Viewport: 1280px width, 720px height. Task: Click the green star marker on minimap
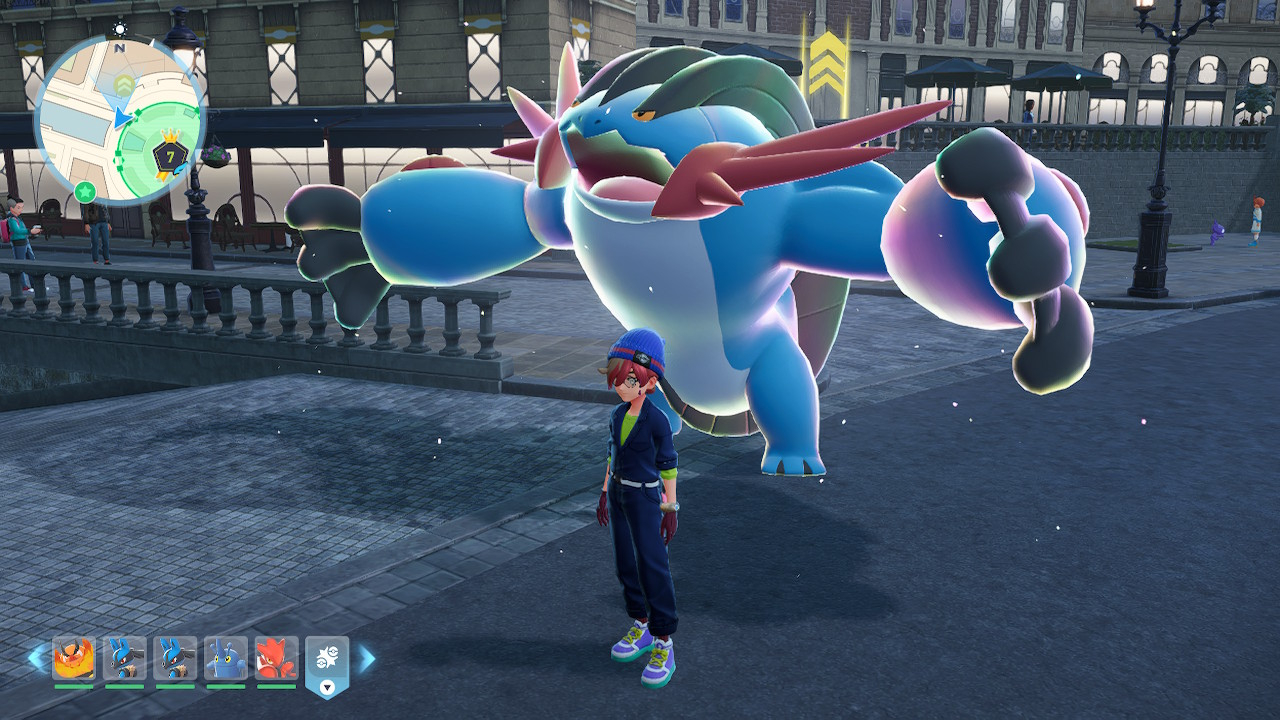click(85, 190)
